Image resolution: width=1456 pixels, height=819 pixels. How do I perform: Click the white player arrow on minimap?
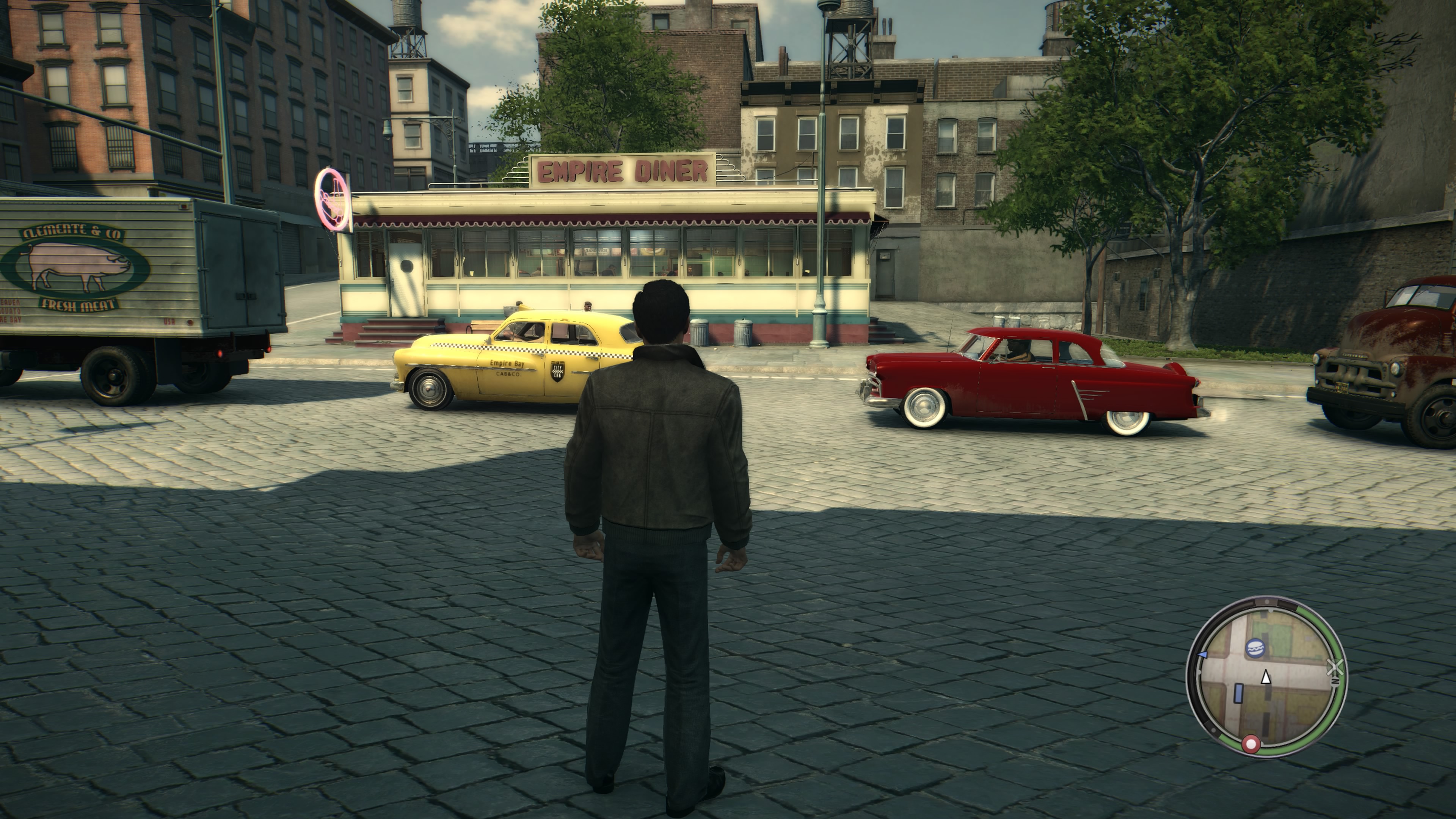pyautogui.click(x=1266, y=676)
